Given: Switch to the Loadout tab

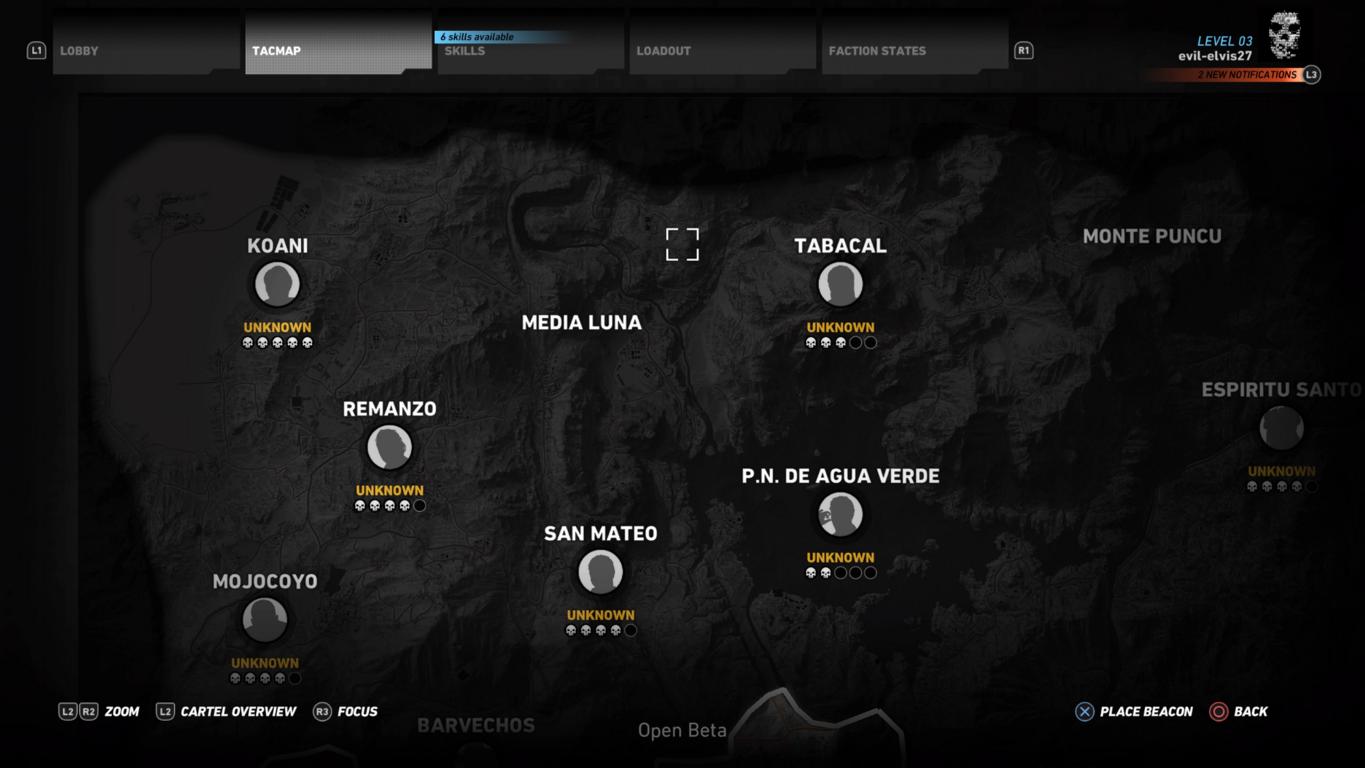Looking at the screenshot, I should tap(722, 50).
